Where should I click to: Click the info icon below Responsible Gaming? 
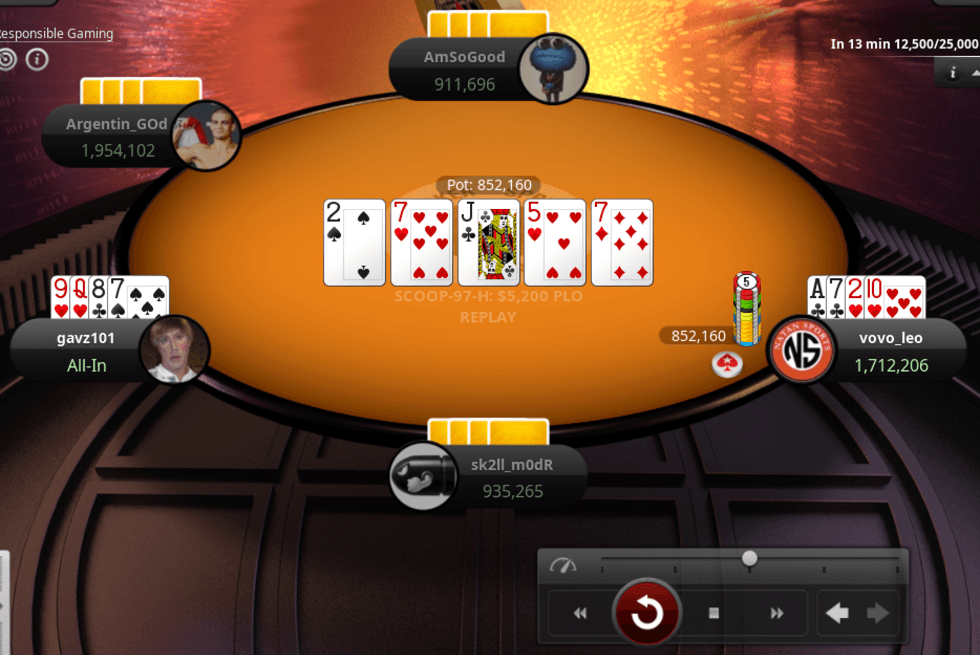37,60
